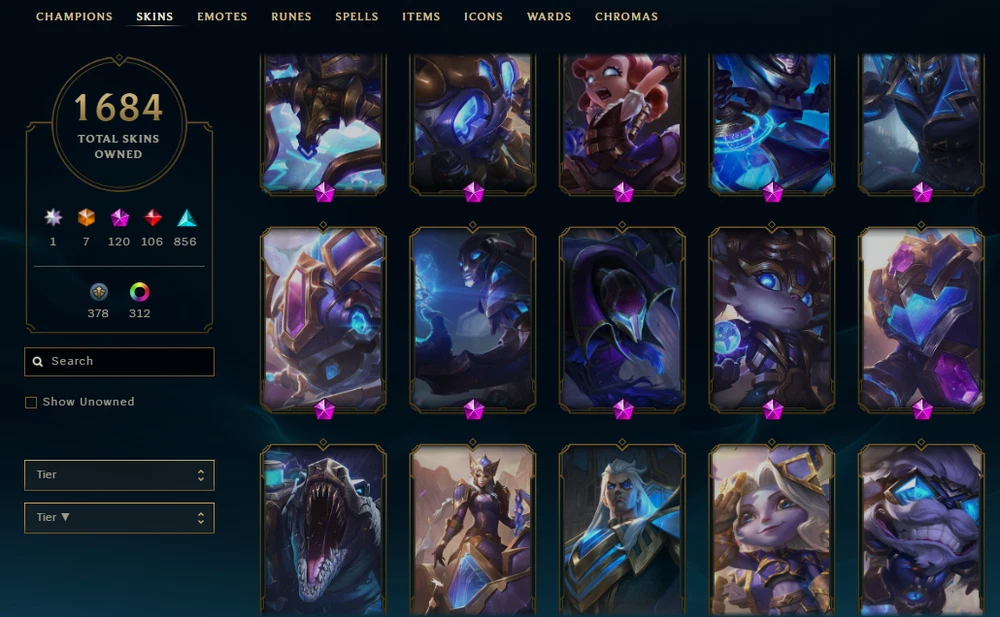The height and width of the screenshot is (617, 1000).
Task: Select the red-haired girl skin card
Action: [x=622, y=122]
